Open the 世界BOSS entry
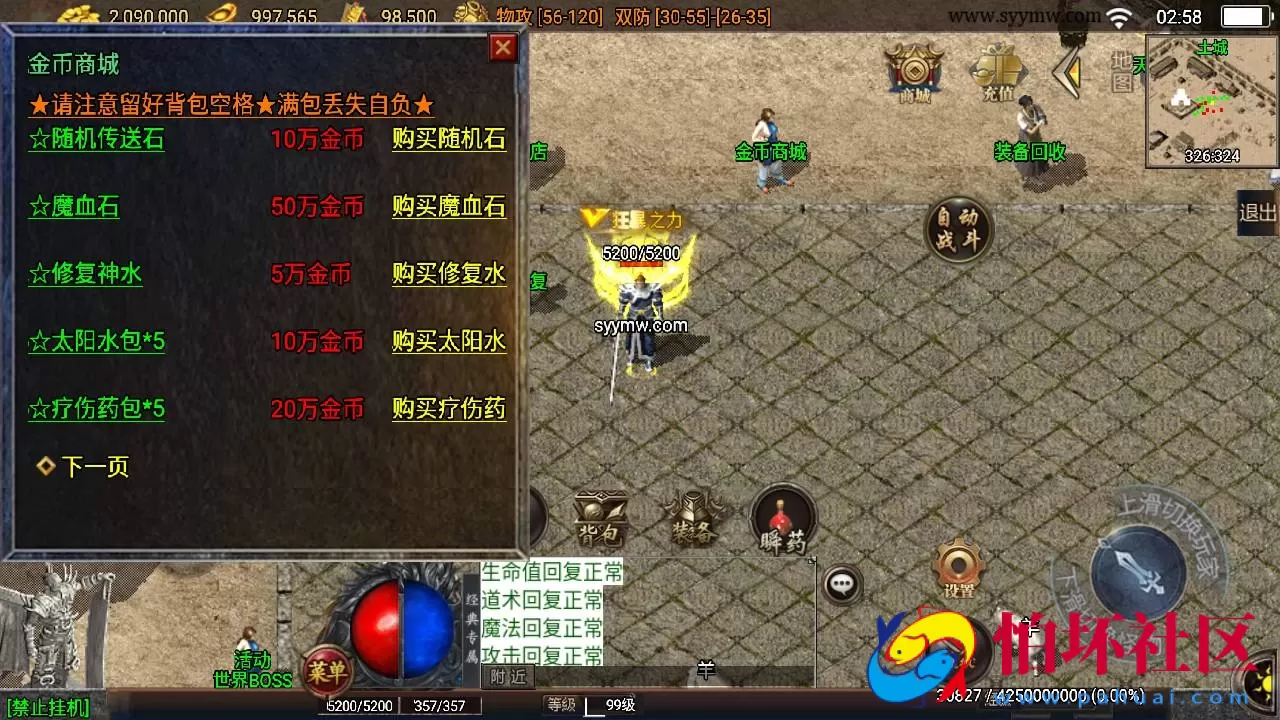1280x720 pixels. tap(252, 679)
